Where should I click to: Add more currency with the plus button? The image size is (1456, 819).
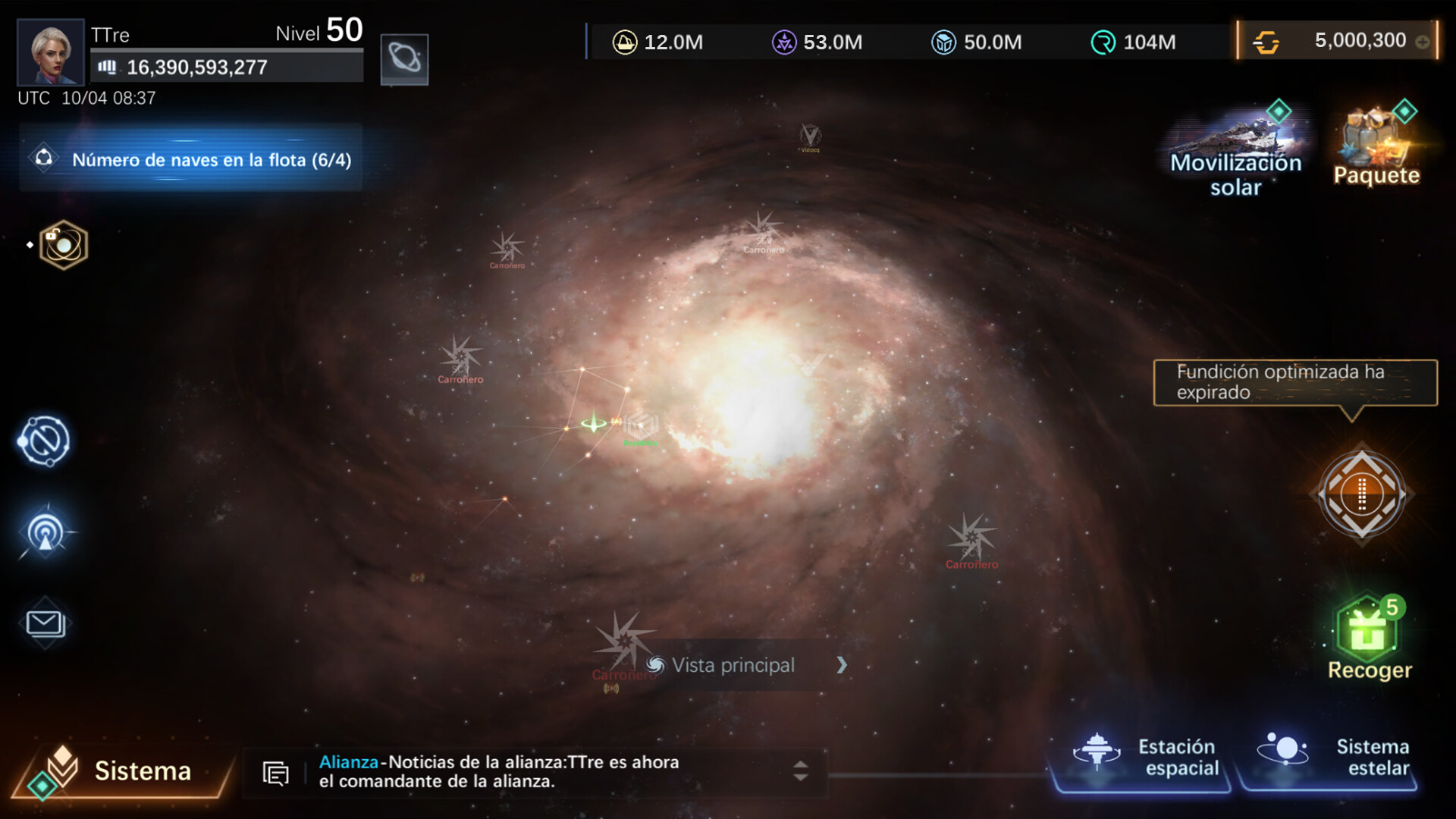tap(1423, 42)
